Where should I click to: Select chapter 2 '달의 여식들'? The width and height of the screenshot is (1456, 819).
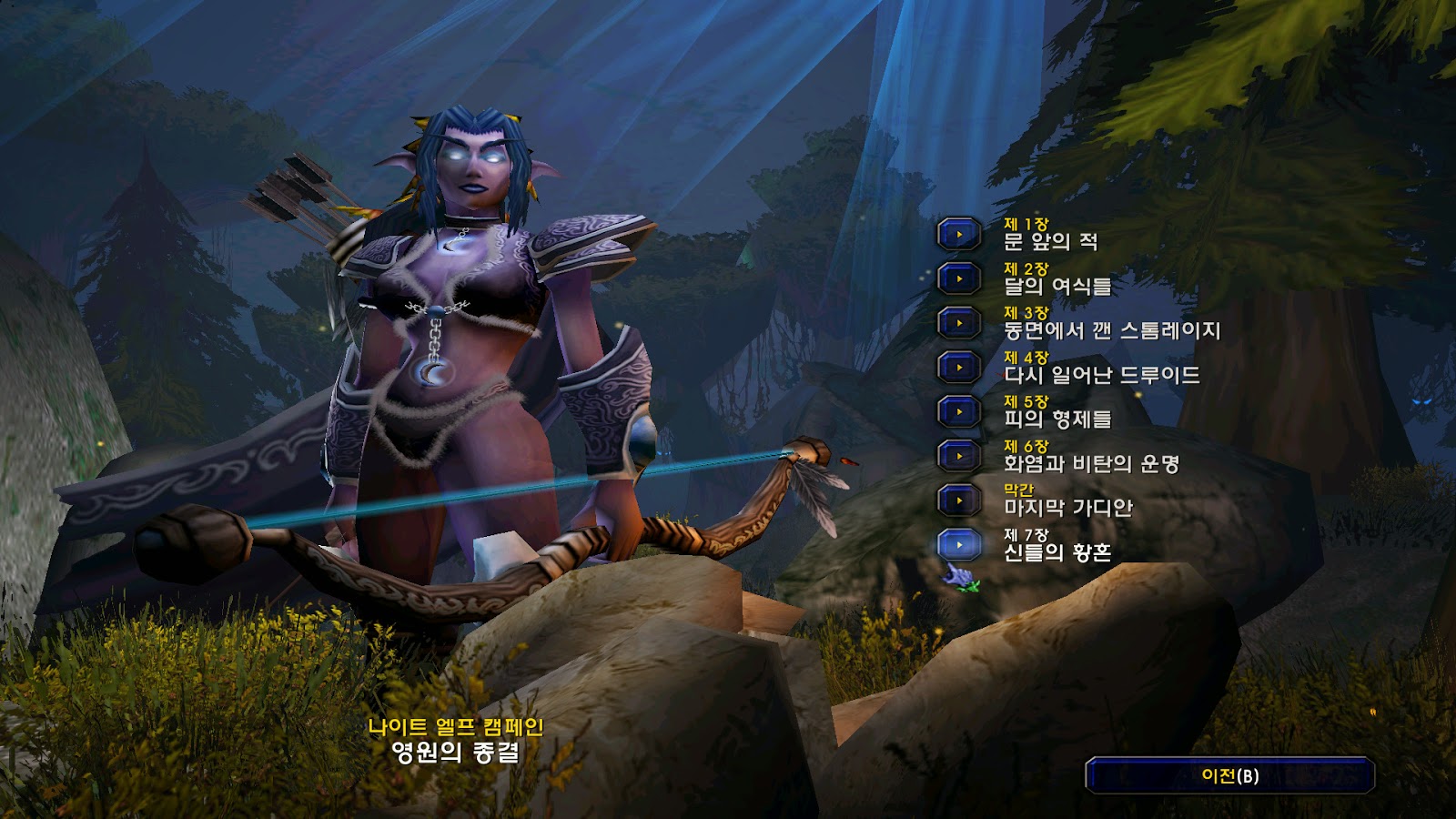(959, 278)
